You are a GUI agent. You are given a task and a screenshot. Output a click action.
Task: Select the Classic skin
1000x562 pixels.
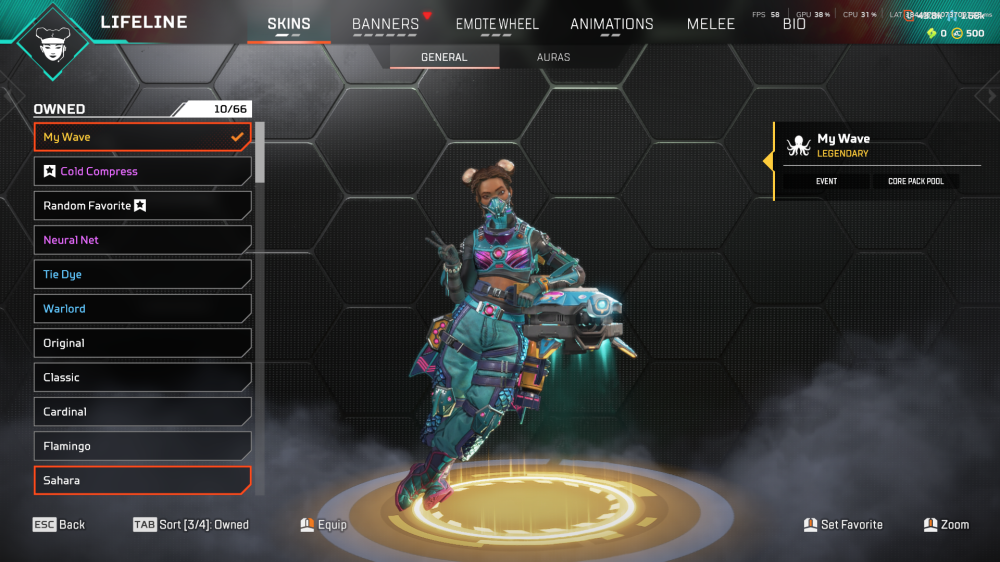pos(142,377)
